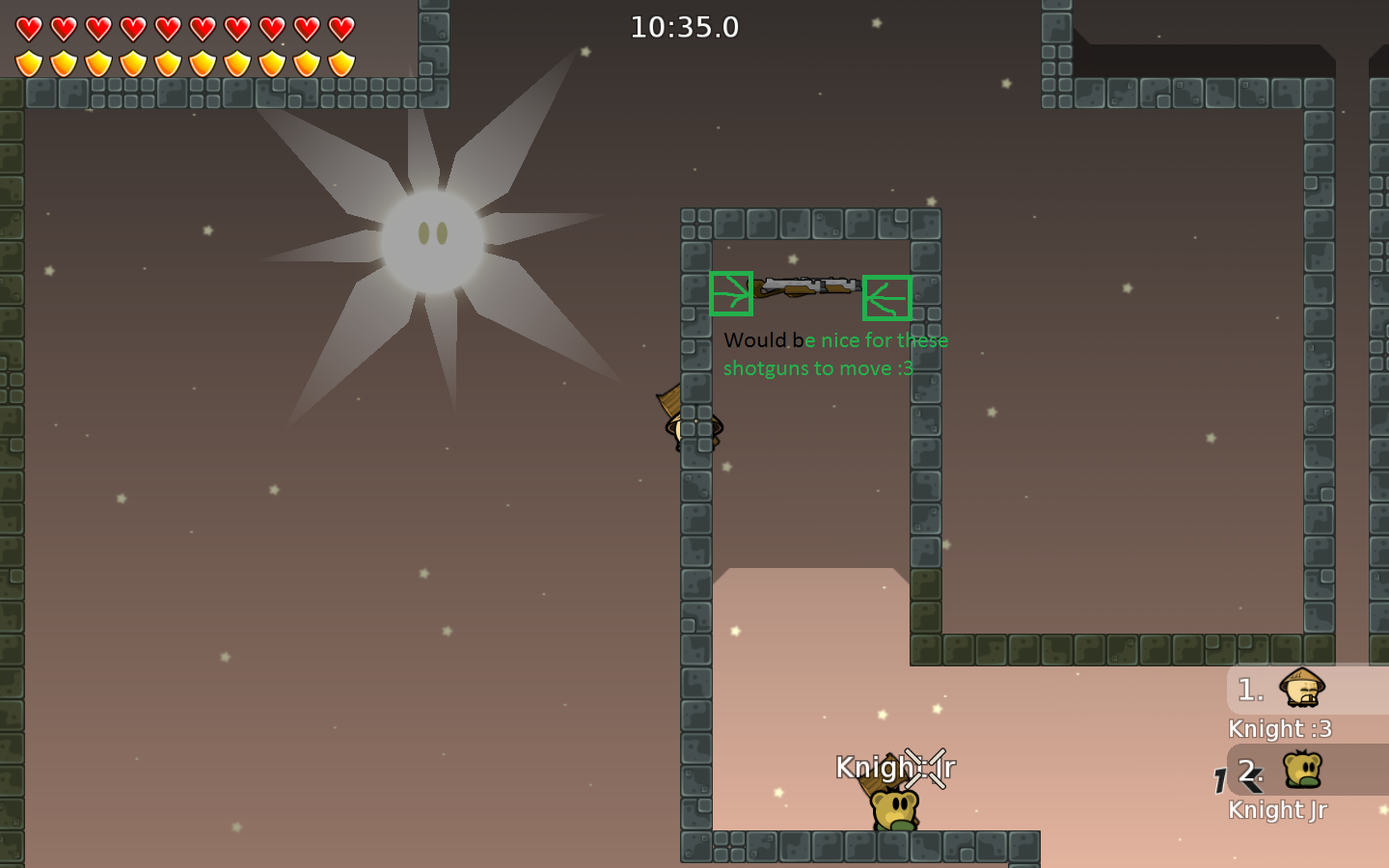Click the smiling sun in the sky
The height and width of the screenshot is (868, 1389).
[431, 236]
